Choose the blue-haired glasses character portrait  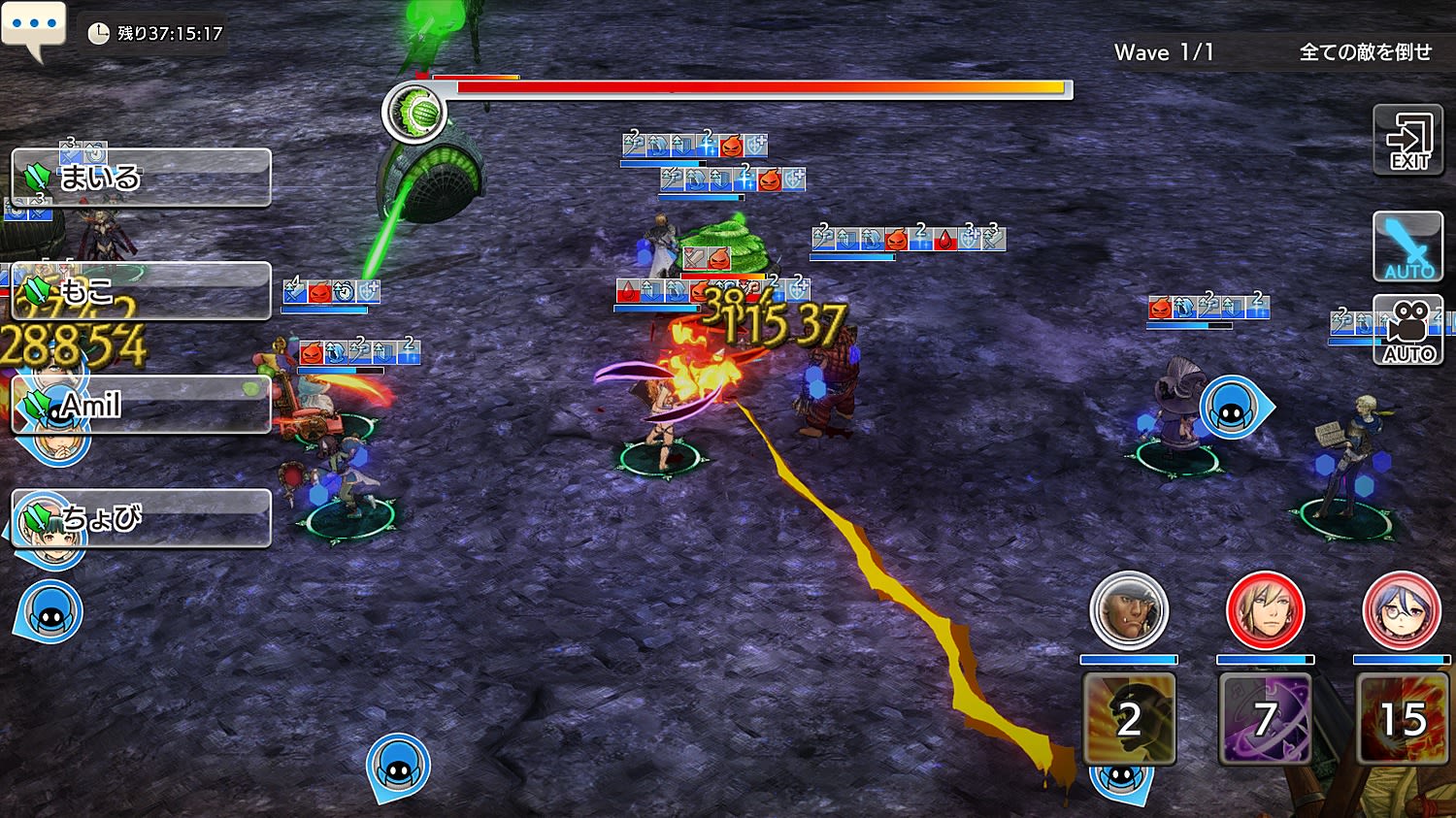tap(1401, 610)
